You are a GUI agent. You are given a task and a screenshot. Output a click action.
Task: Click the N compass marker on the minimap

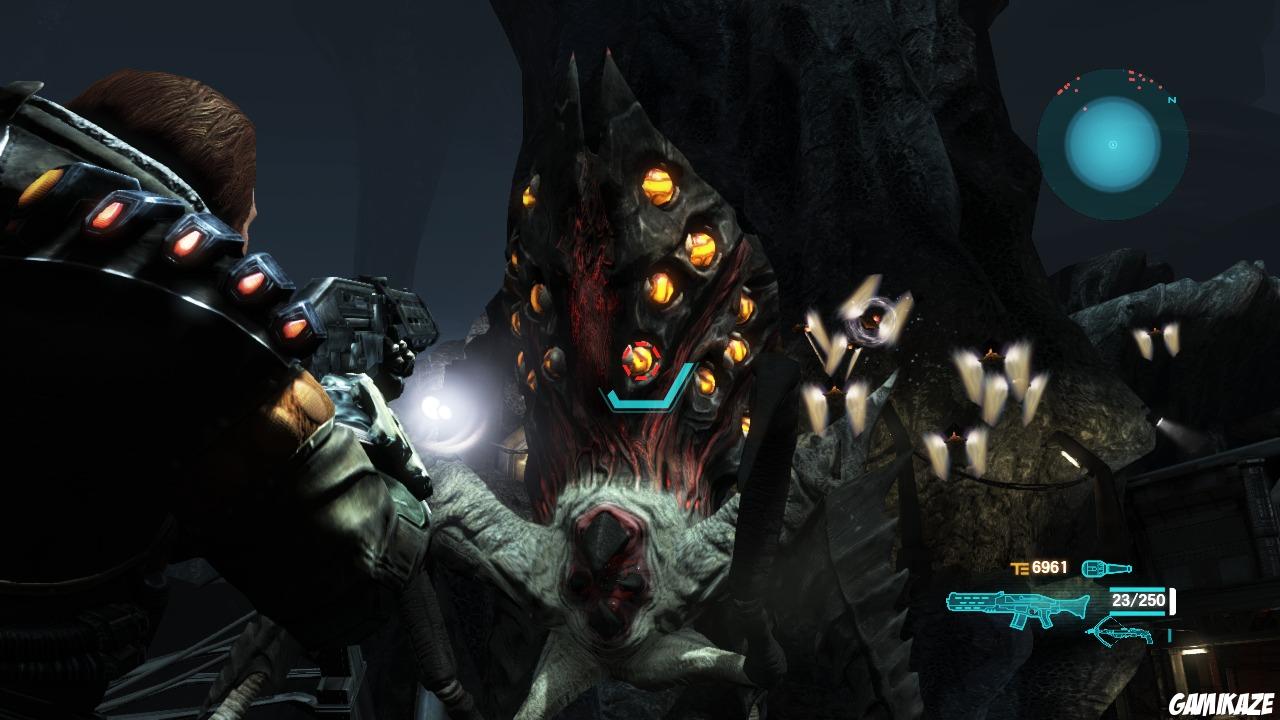(1172, 99)
